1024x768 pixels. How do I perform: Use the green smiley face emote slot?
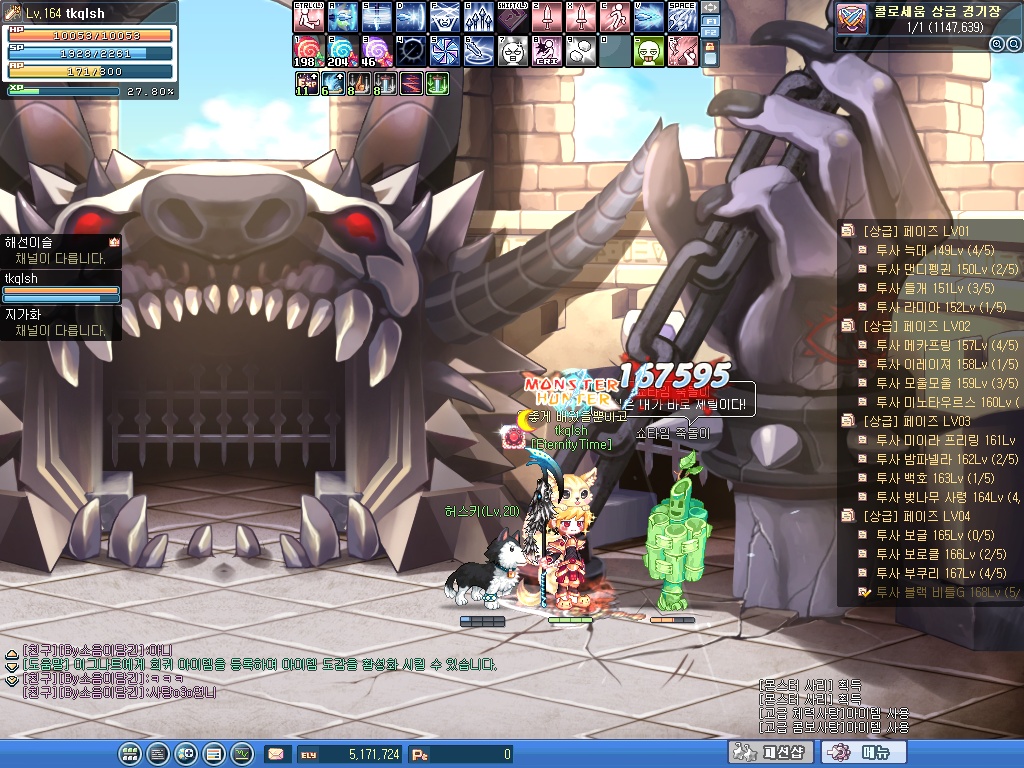(x=648, y=51)
